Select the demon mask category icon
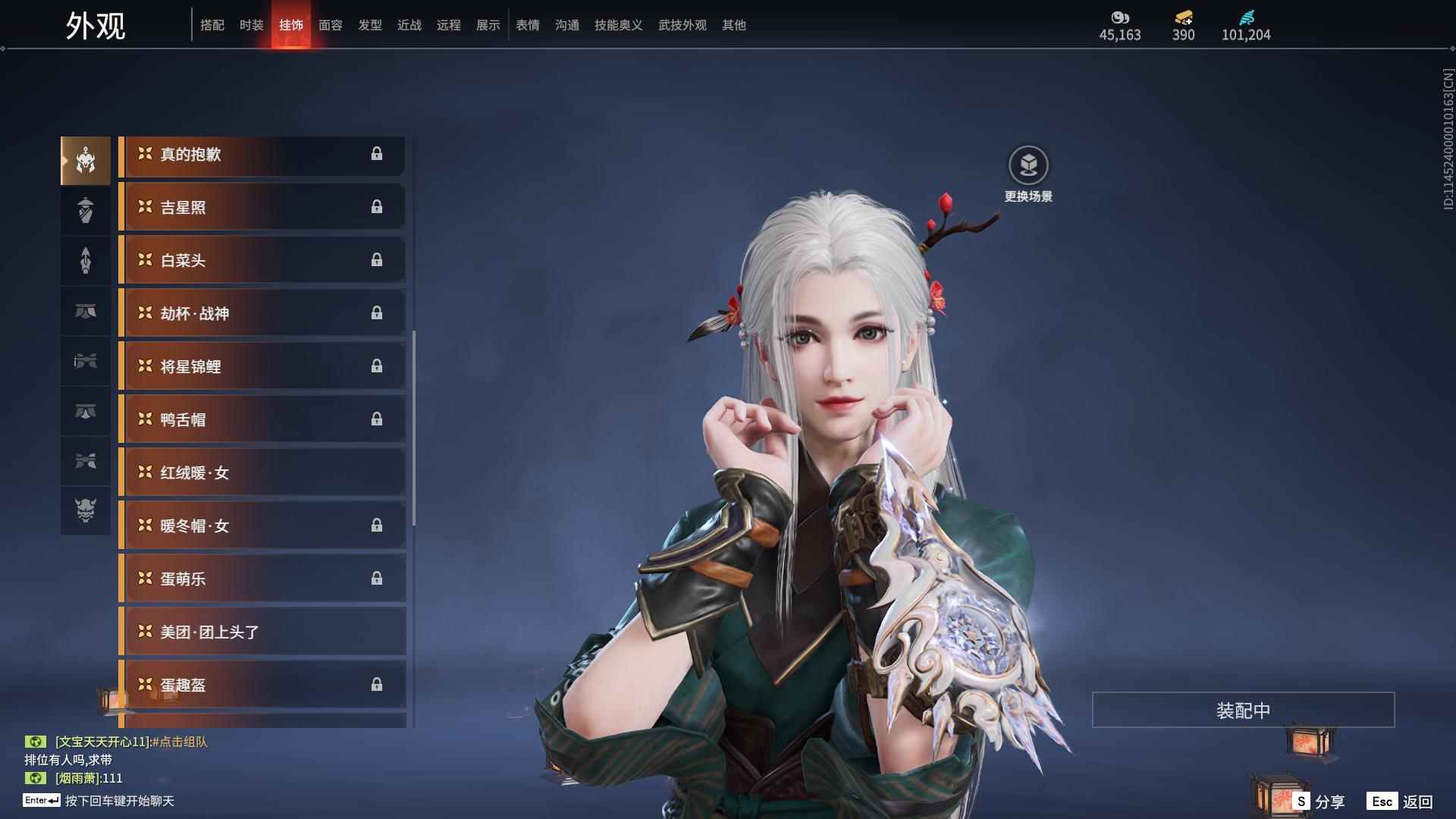 click(86, 510)
